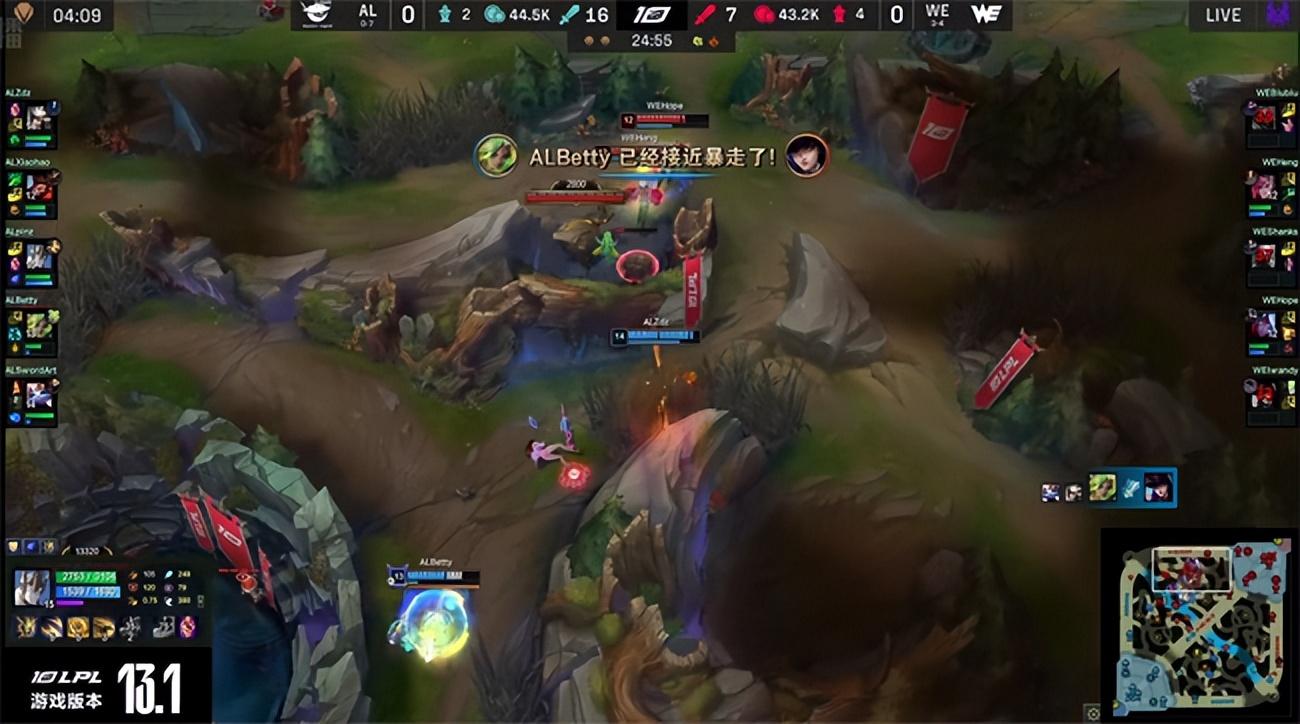This screenshot has height=724, width=1300.
Task: Toggle the shield buff icon above ALBetty's stats
Action: [13, 546]
